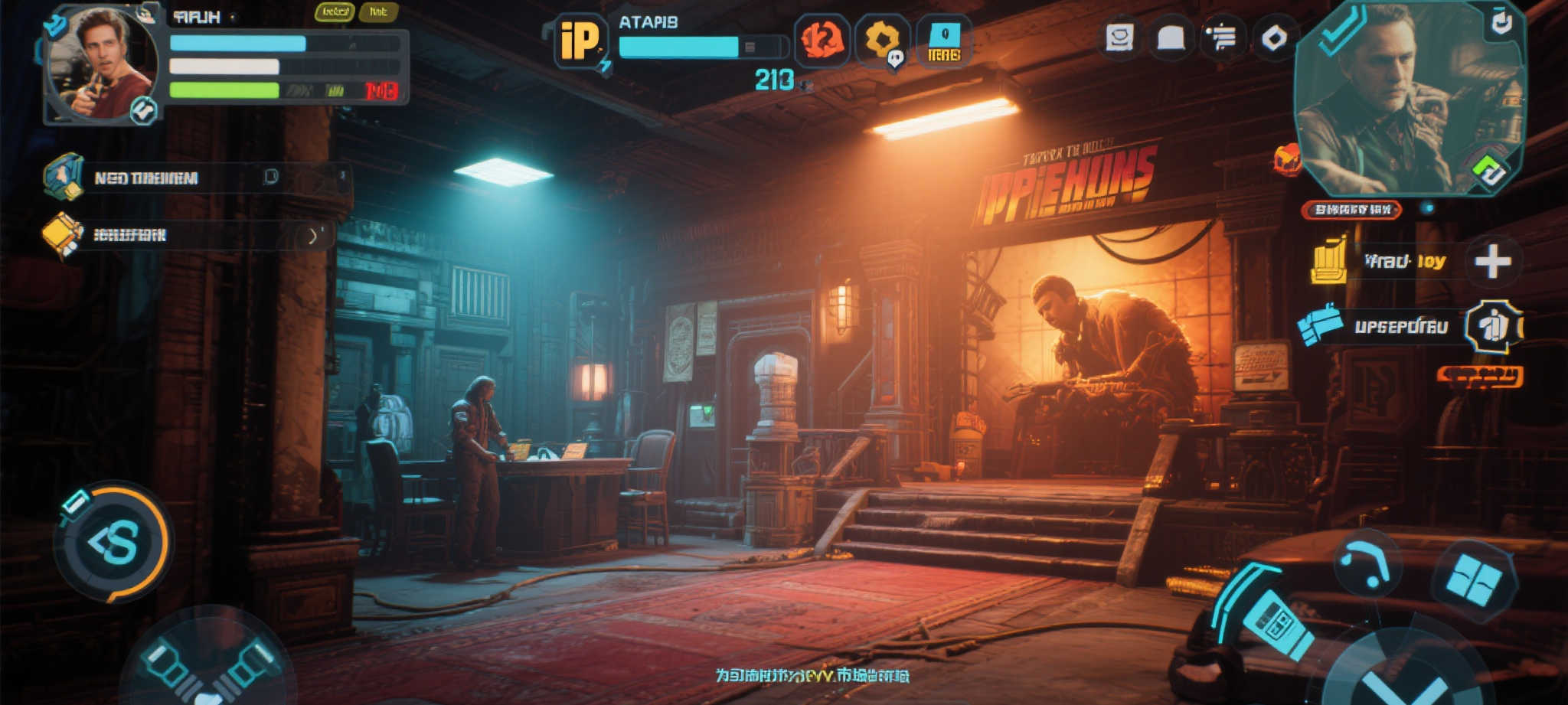Open the red splat icon showing 12
This screenshot has width=1568, height=705.
pos(822,40)
